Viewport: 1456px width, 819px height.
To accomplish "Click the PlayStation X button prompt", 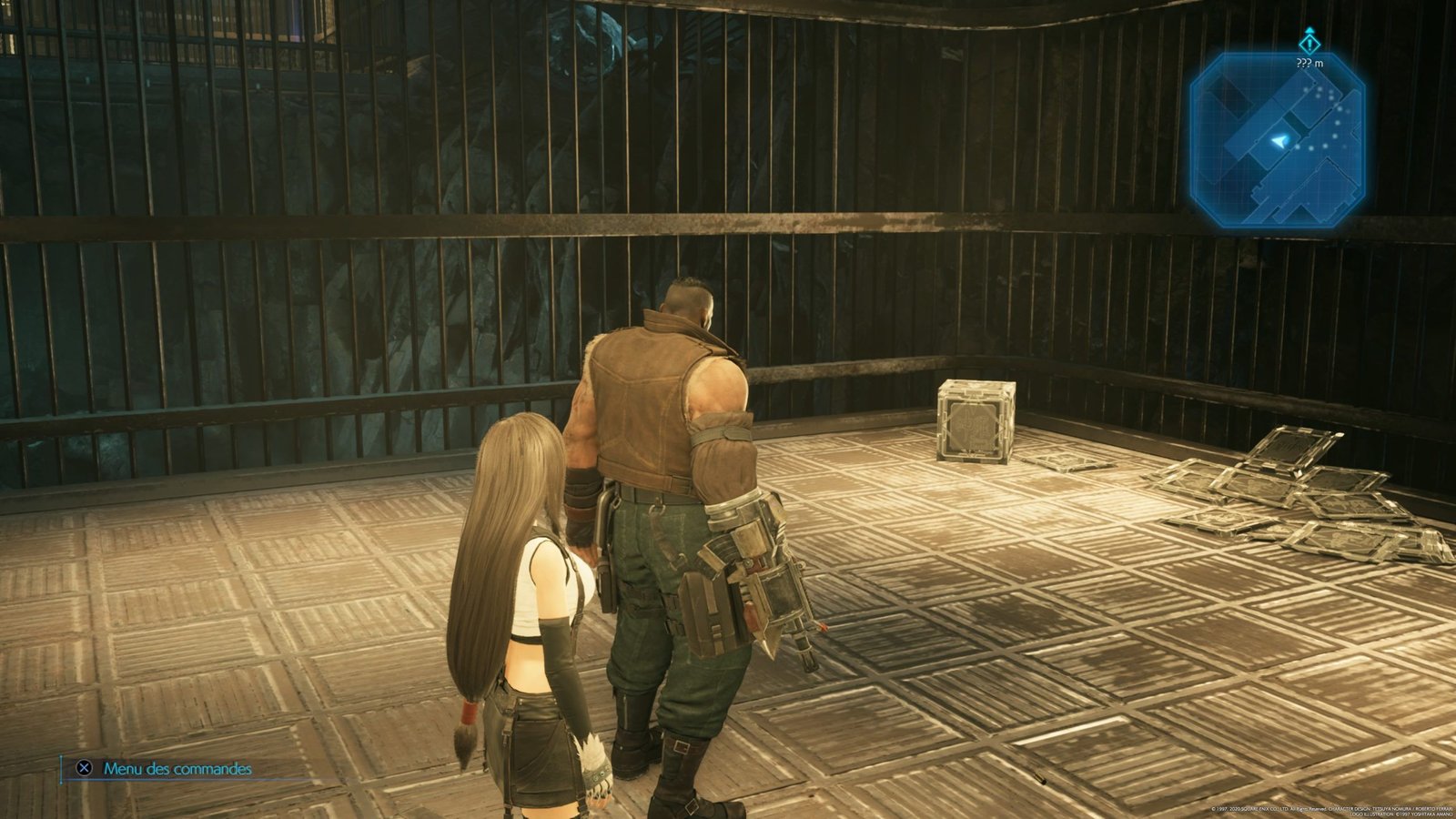I will [x=86, y=769].
